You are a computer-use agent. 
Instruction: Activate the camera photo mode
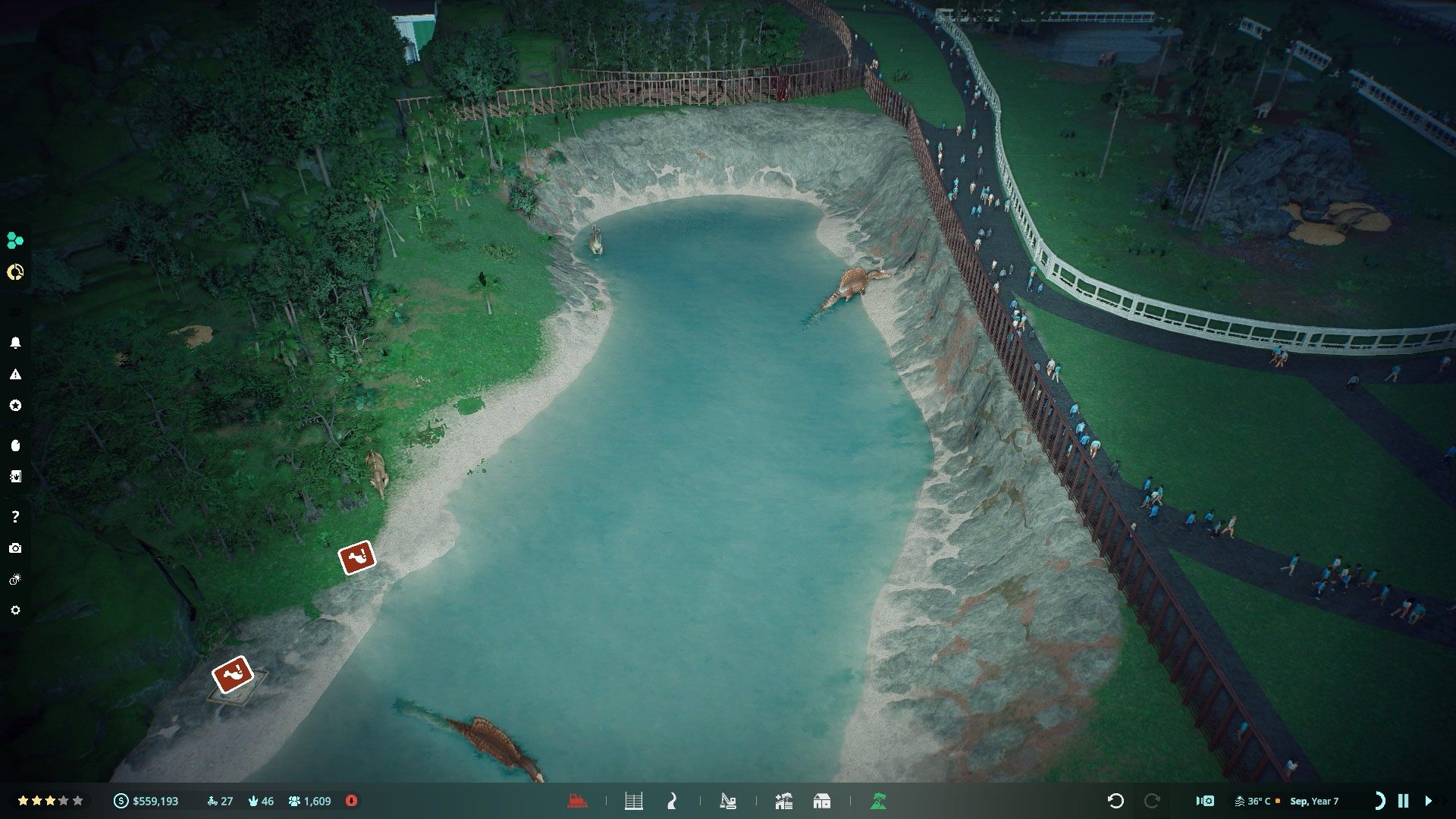point(15,548)
